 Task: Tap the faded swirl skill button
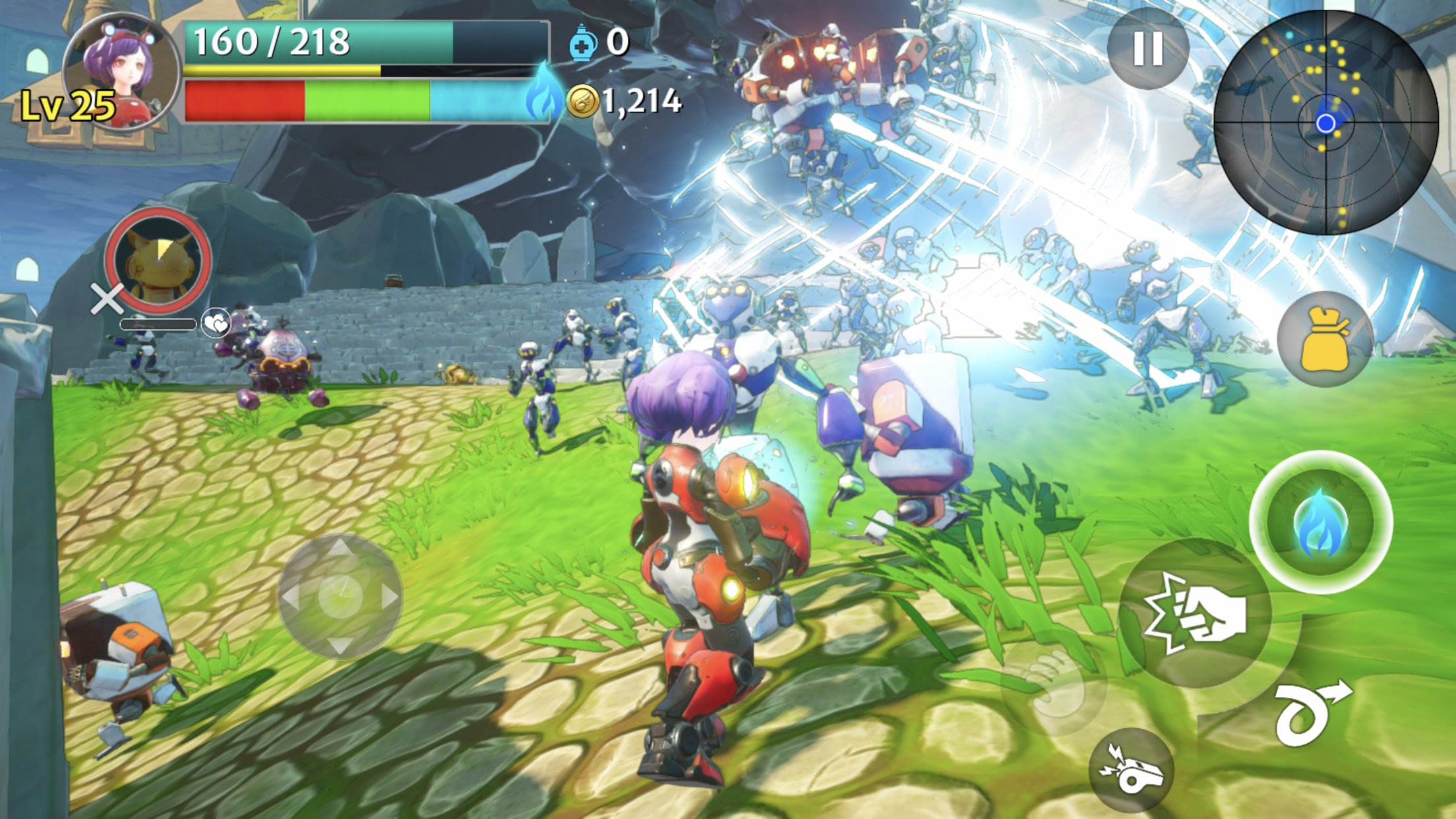tap(1053, 683)
